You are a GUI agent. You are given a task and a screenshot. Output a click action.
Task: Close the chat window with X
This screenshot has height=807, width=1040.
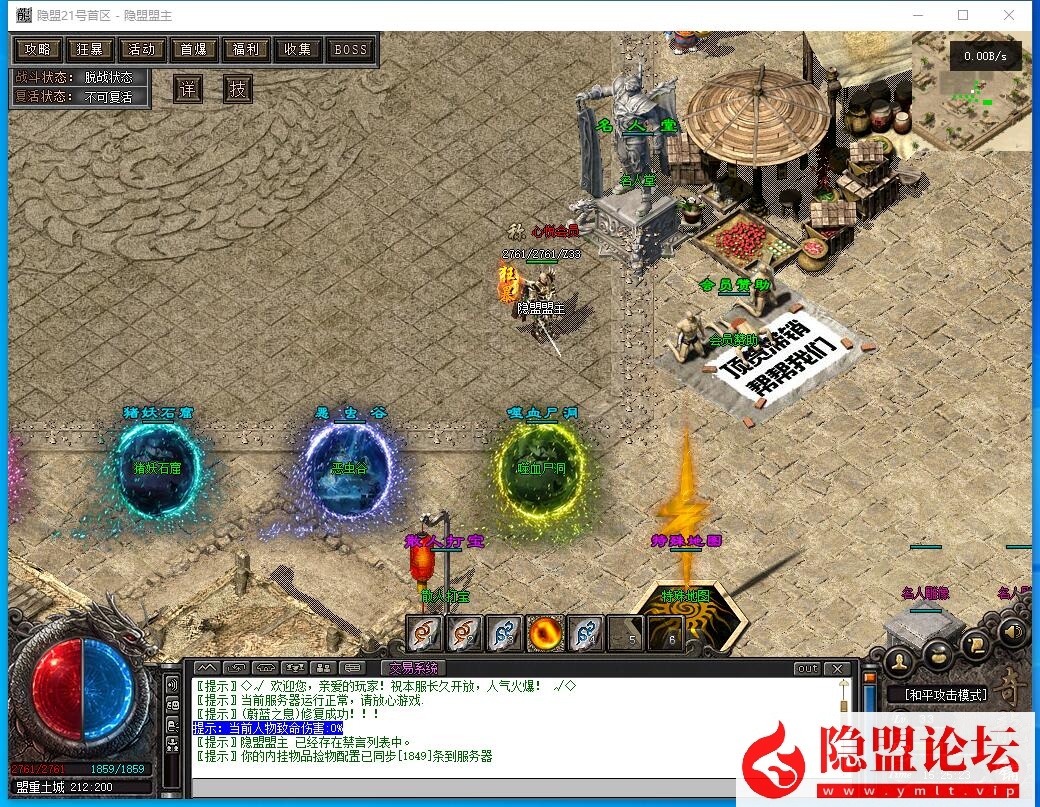coord(838,668)
